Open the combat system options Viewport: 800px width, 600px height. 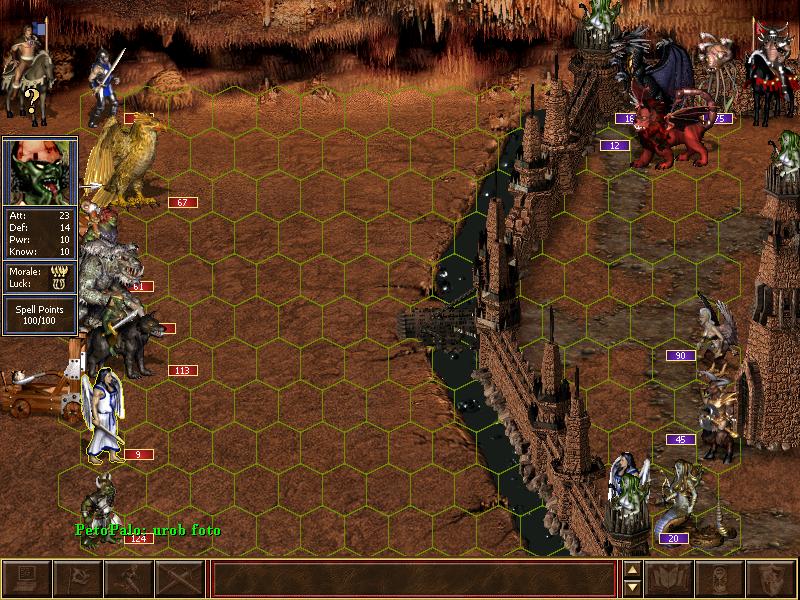27,578
